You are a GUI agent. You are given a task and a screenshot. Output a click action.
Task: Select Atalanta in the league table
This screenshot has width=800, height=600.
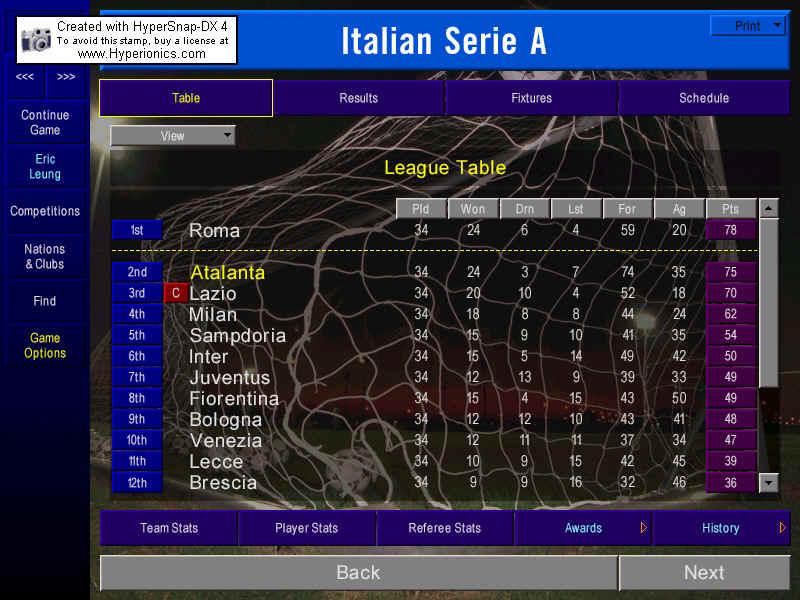point(228,272)
